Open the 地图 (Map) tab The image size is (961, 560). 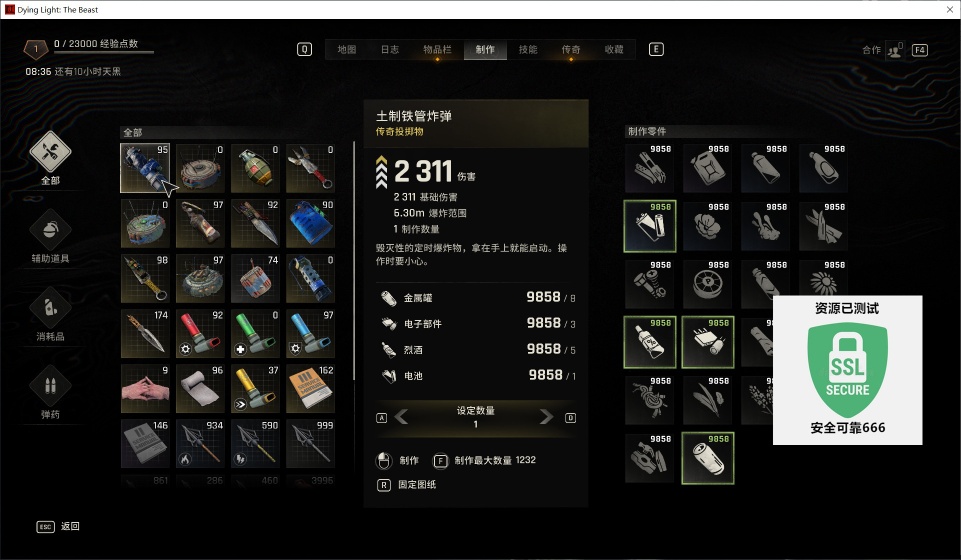point(347,49)
